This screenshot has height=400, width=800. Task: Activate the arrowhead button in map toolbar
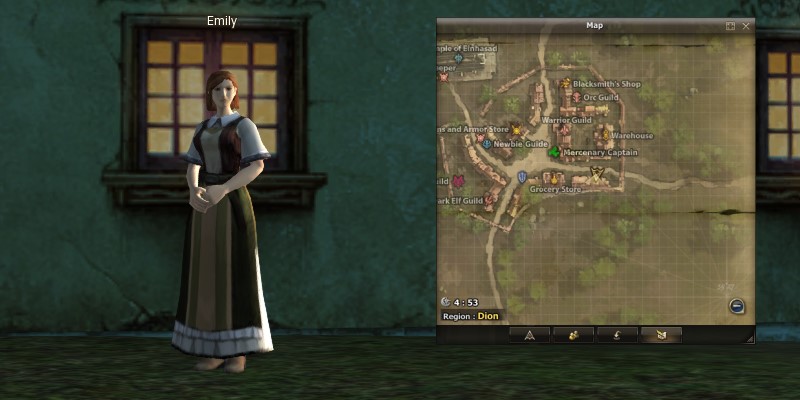[x=529, y=335]
